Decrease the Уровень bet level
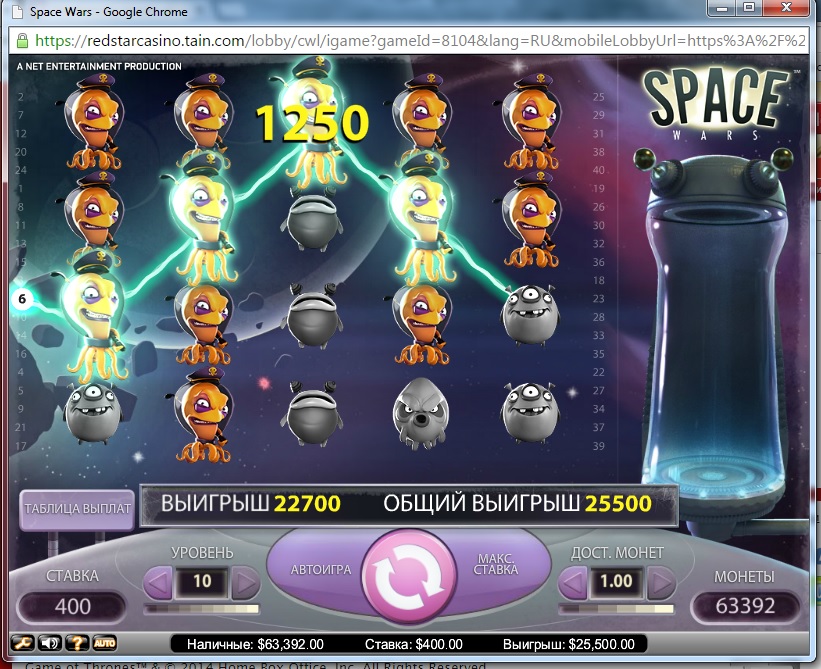 tap(158, 581)
